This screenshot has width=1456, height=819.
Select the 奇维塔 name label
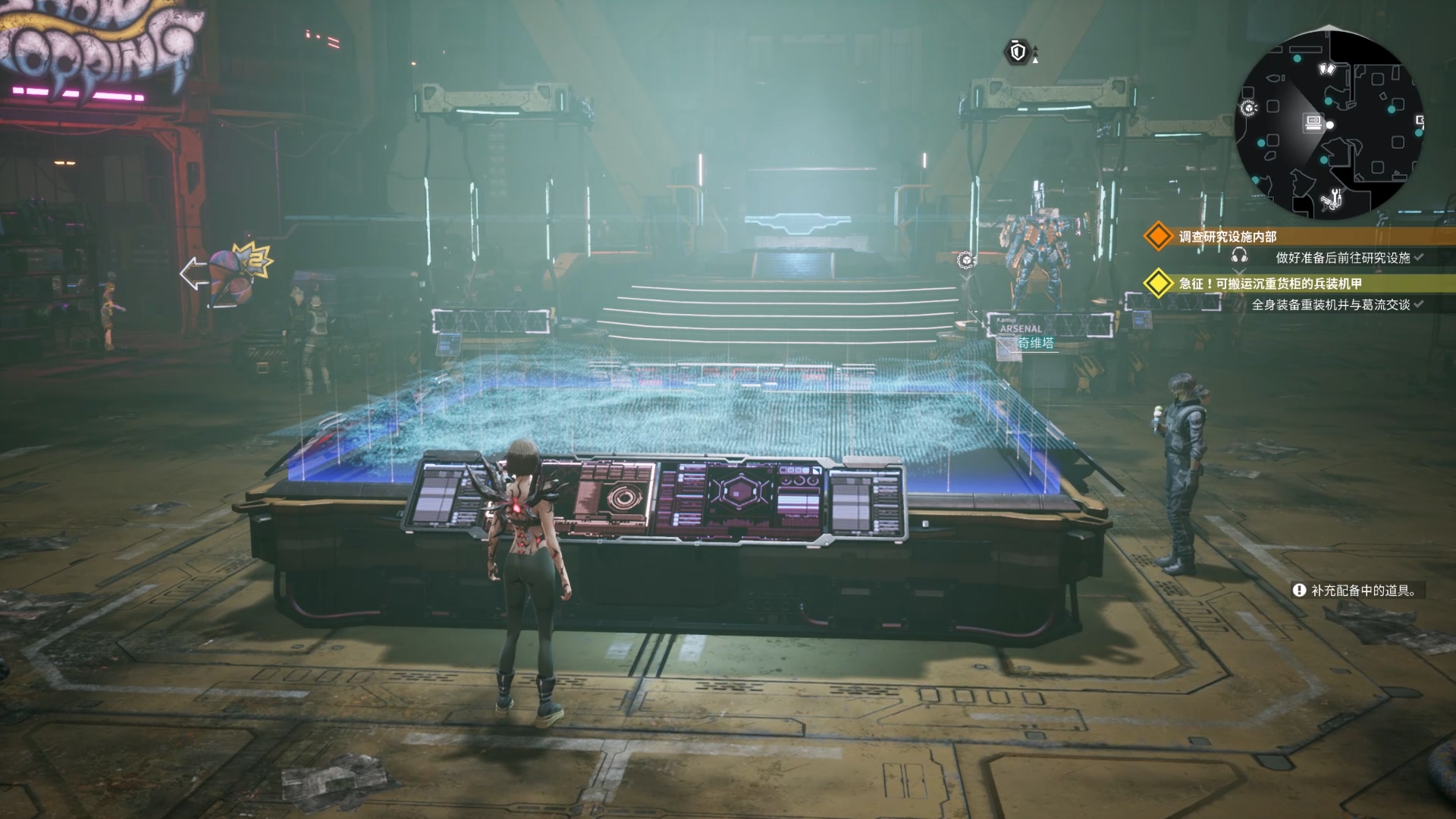[x=1035, y=343]
